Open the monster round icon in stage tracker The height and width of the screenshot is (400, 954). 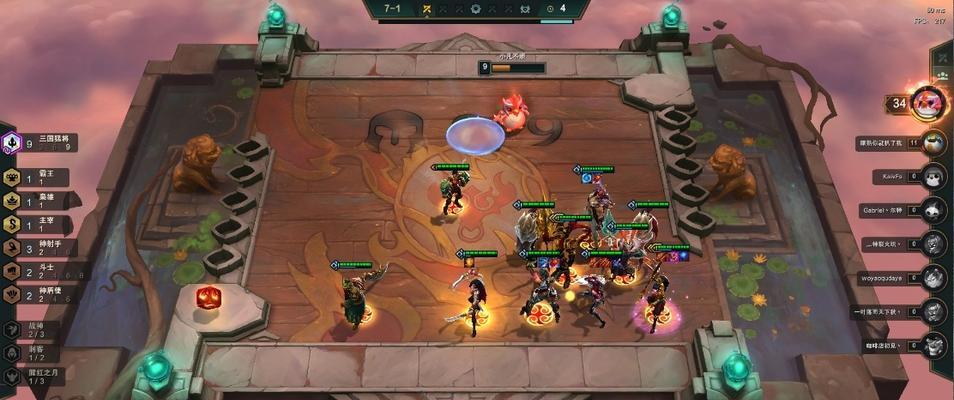pyautogui.click(x=525, y=9)
